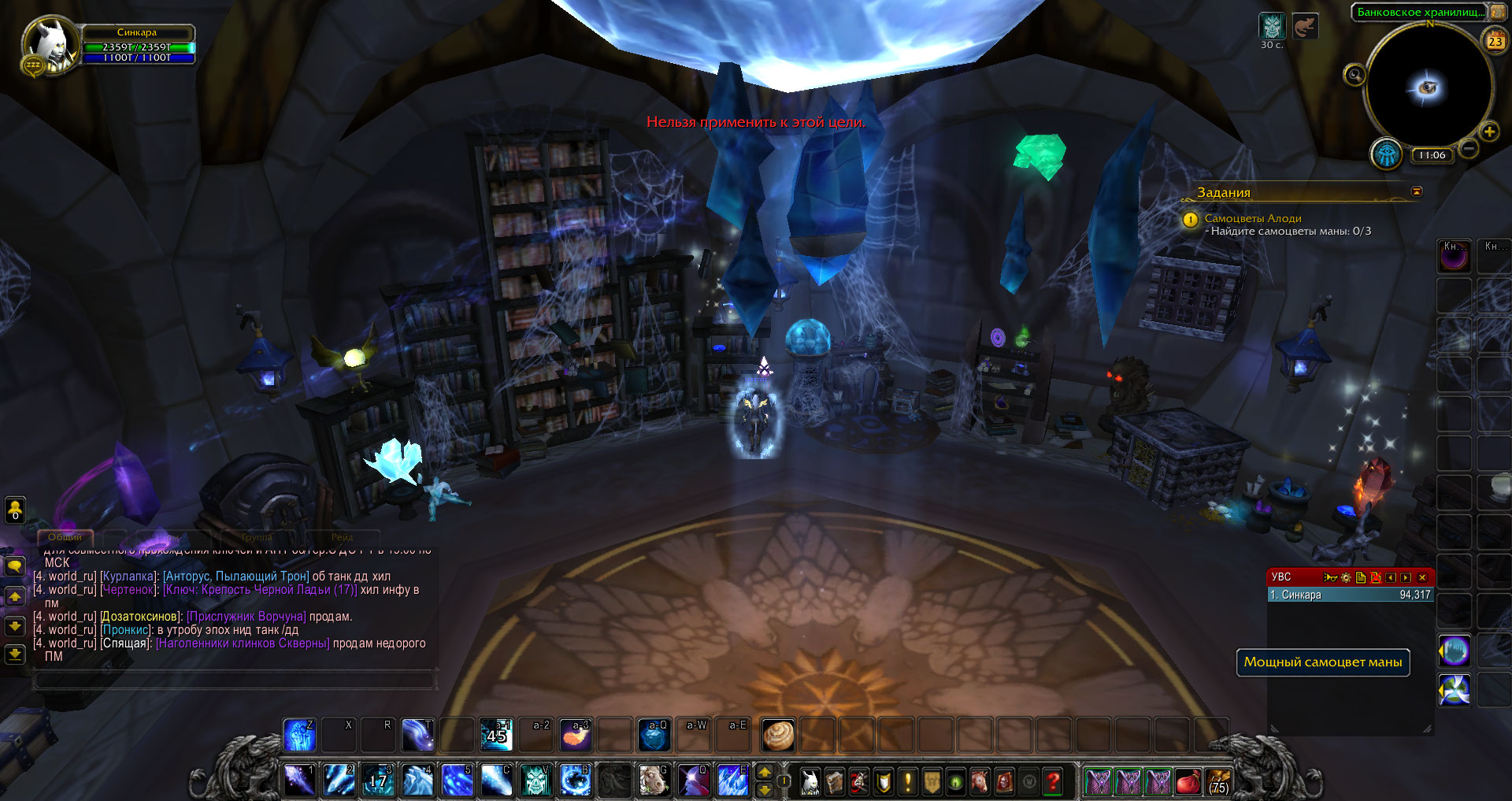Switch to the Общий chat tab
The image size is (1512, 801).
tap(65, 537)
